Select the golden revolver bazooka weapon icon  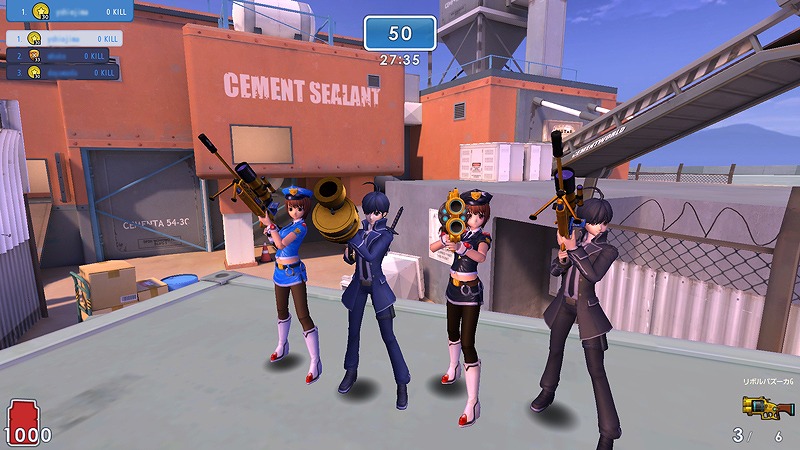(x=768, y=407)
